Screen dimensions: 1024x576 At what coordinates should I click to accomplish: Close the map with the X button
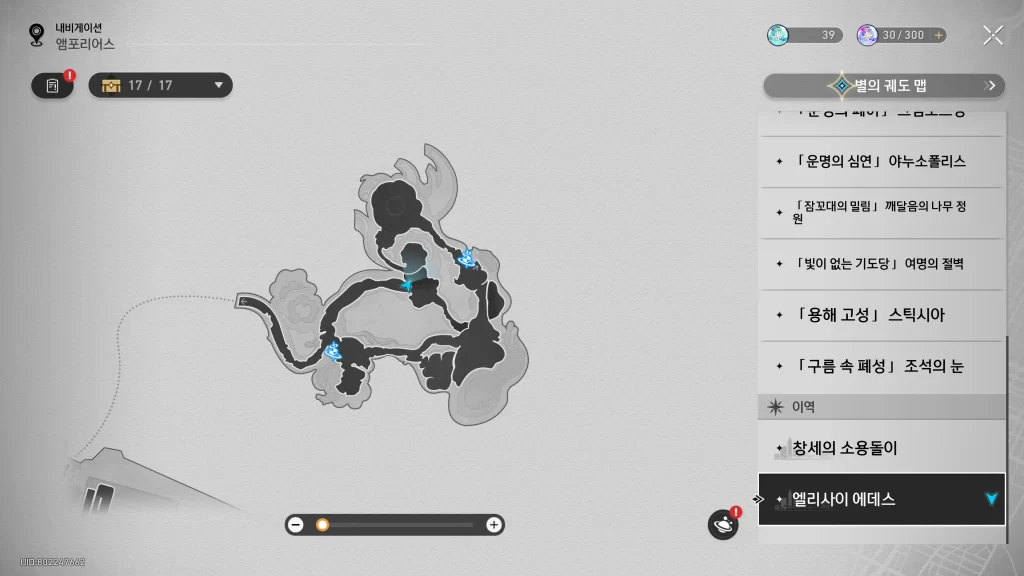[x=992, y=36]
